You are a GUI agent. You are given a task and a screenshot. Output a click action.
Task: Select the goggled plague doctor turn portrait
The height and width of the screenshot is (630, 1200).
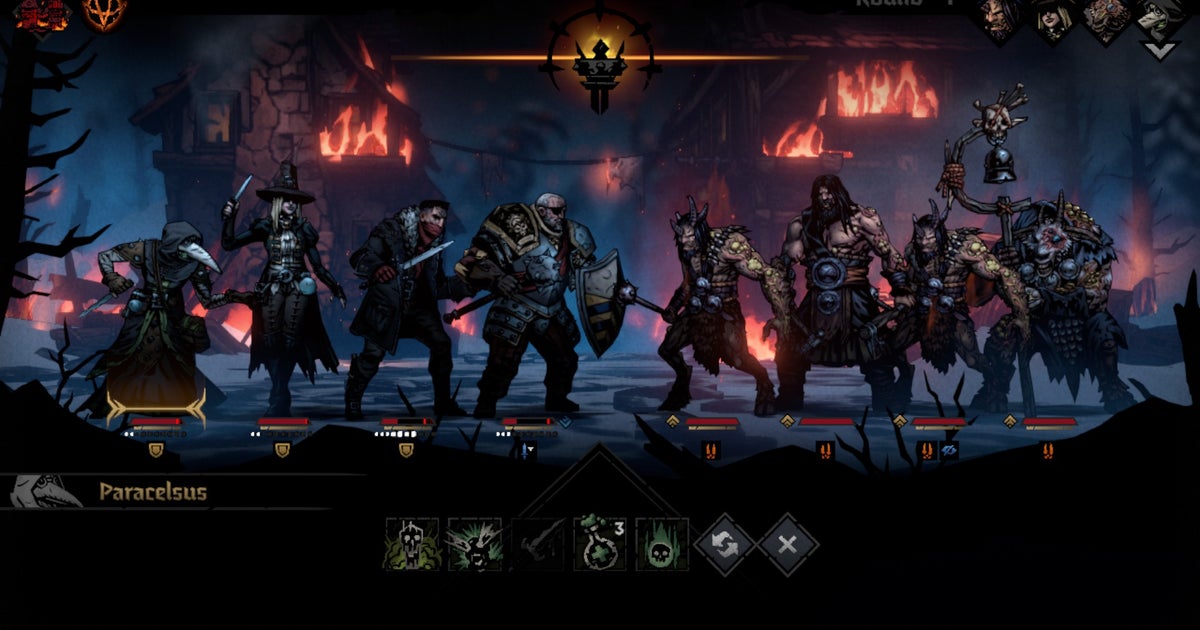point(1160,17)
